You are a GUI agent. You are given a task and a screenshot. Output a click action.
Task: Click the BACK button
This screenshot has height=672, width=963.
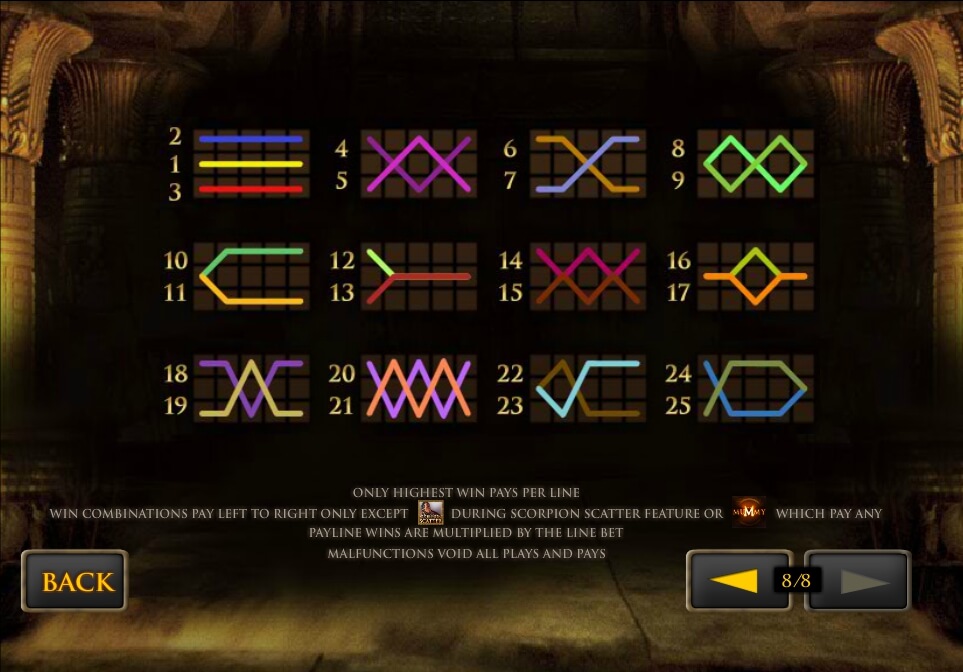tap(75, 582)
